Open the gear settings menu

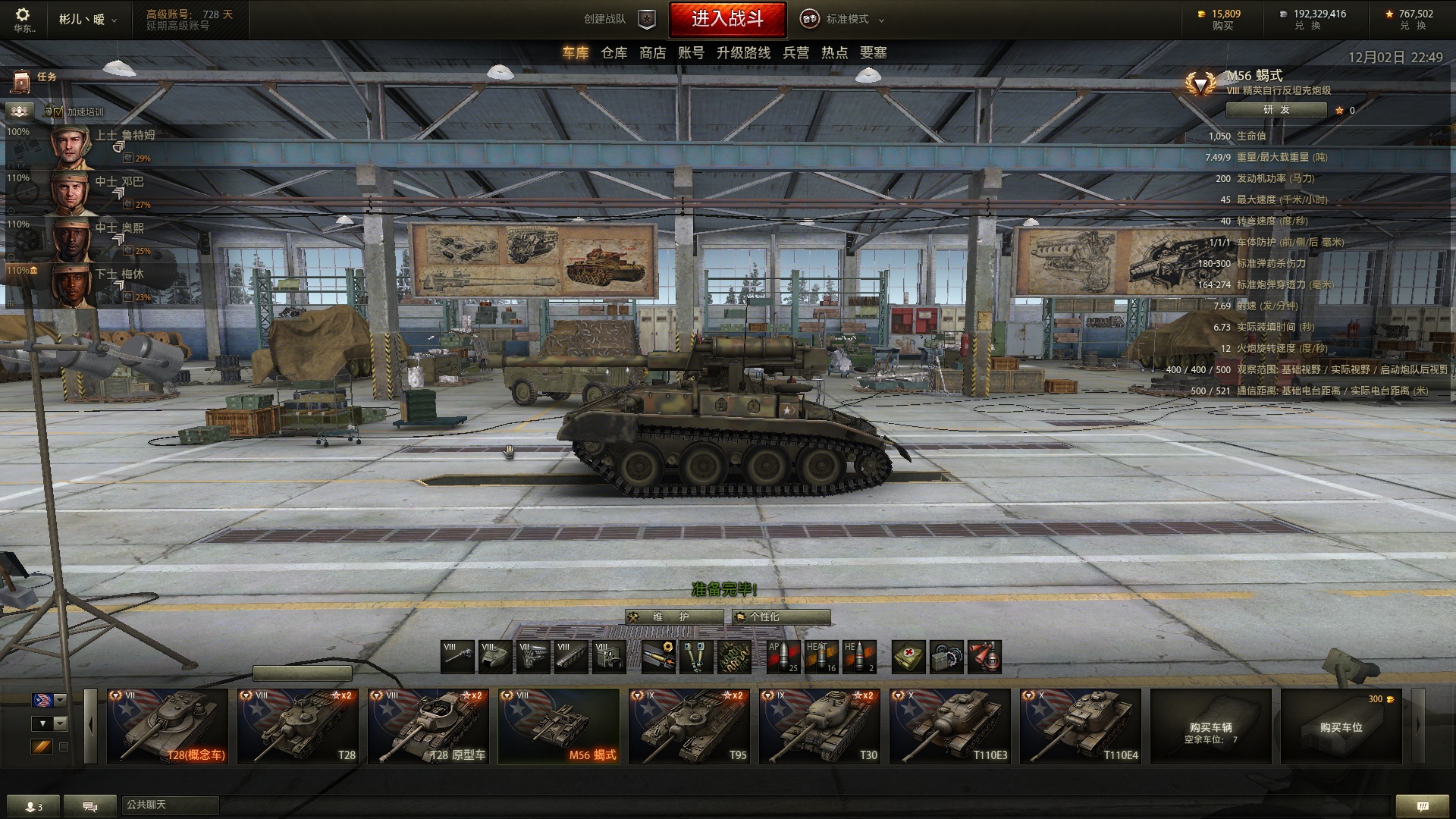point(23,15)
